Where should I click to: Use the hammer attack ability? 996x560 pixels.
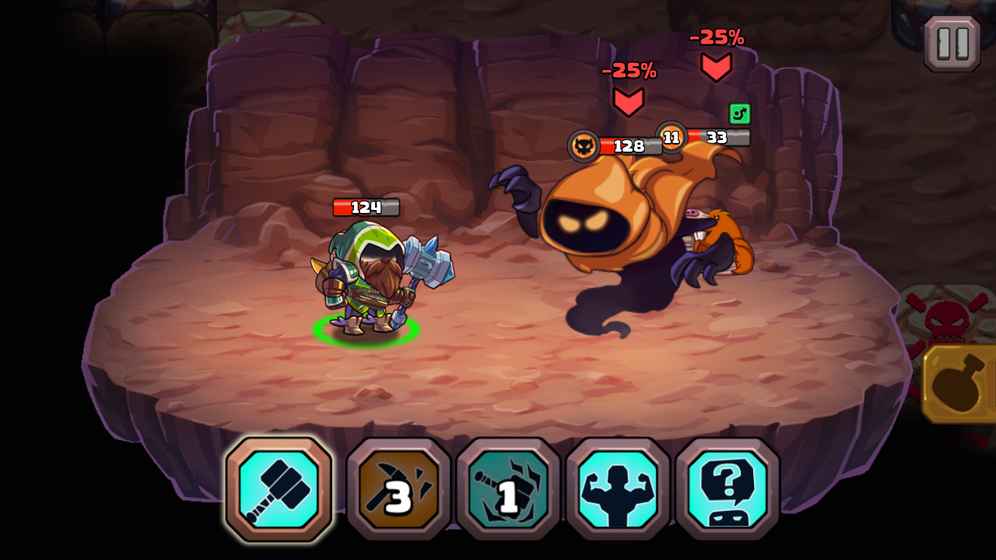pyautogui.click(x=279, y=488)
